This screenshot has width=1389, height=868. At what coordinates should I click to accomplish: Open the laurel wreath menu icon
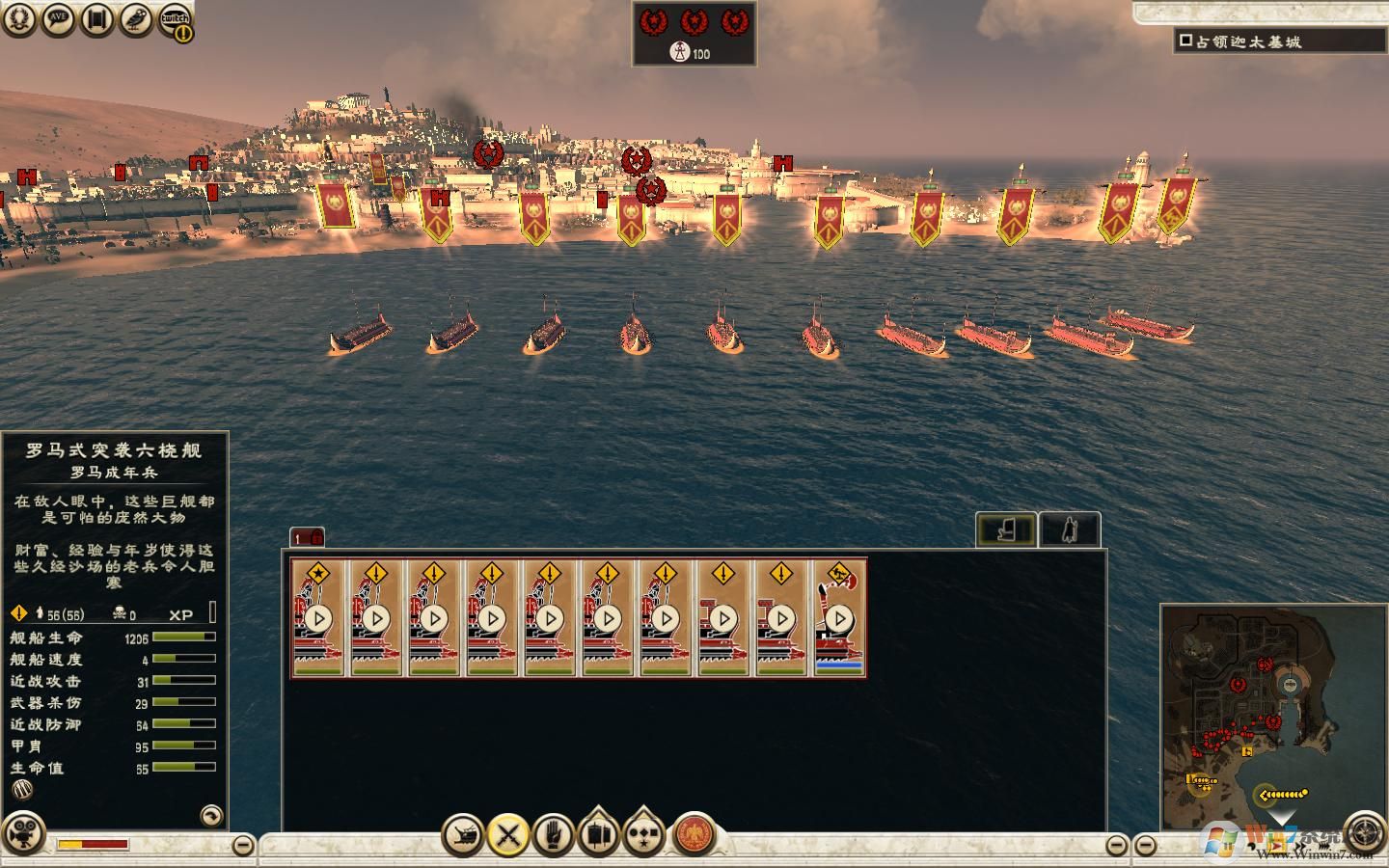(19, 20)
